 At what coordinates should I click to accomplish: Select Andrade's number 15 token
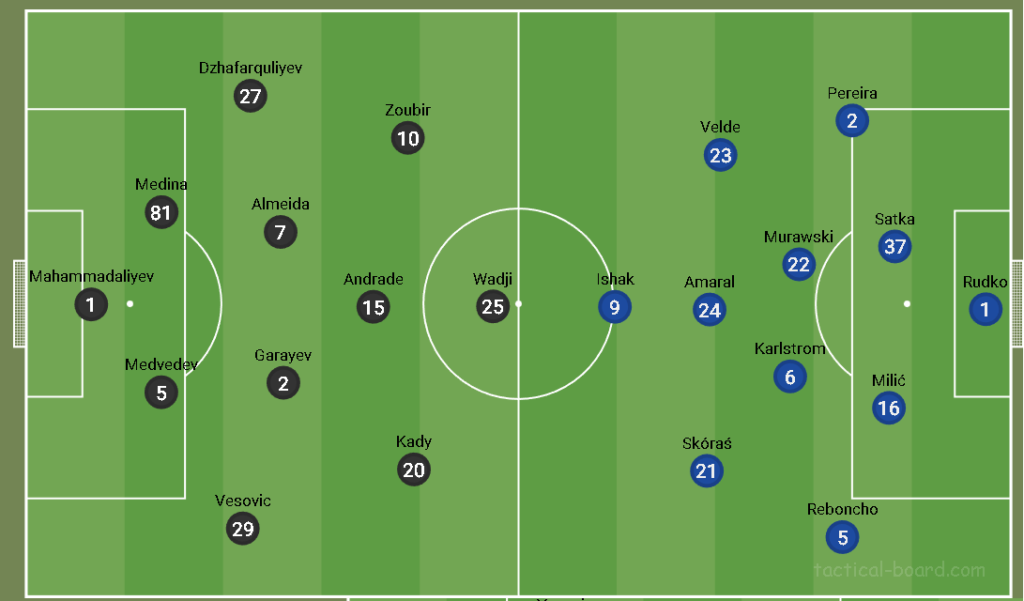pyautogui.click(x=373, y=307)
